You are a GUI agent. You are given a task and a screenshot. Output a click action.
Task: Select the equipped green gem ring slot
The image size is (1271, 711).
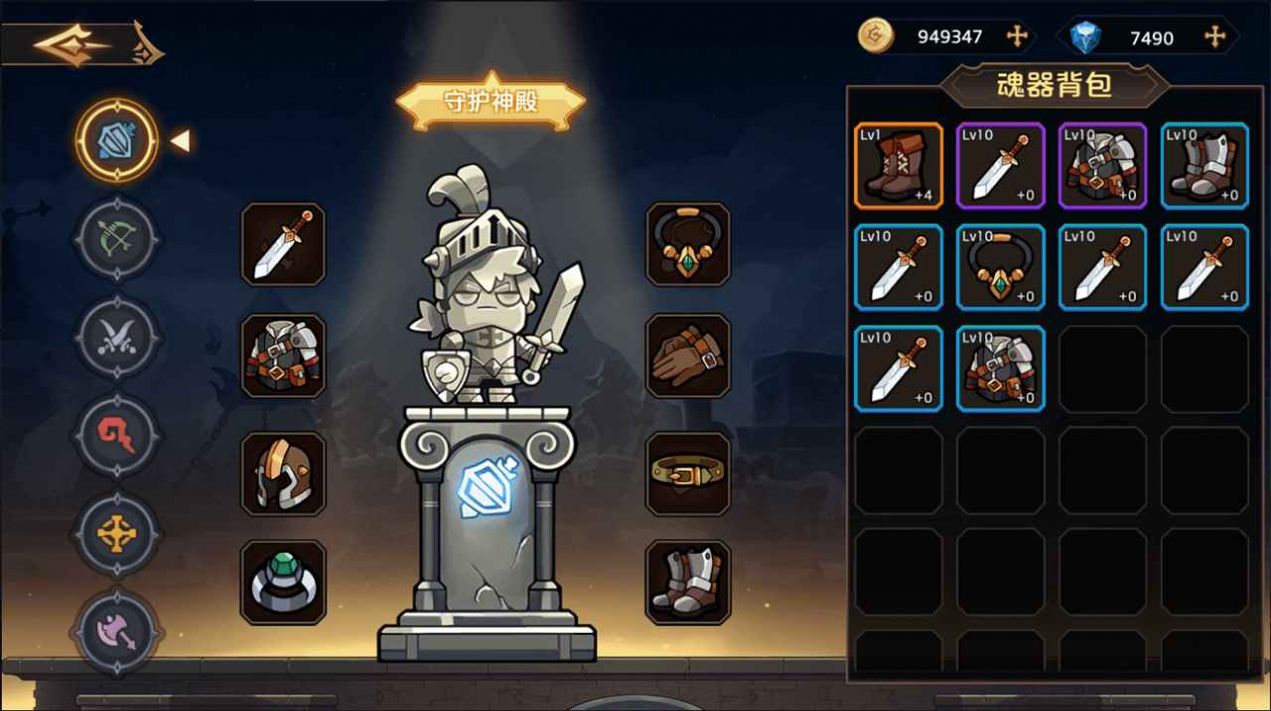[283, 583]
